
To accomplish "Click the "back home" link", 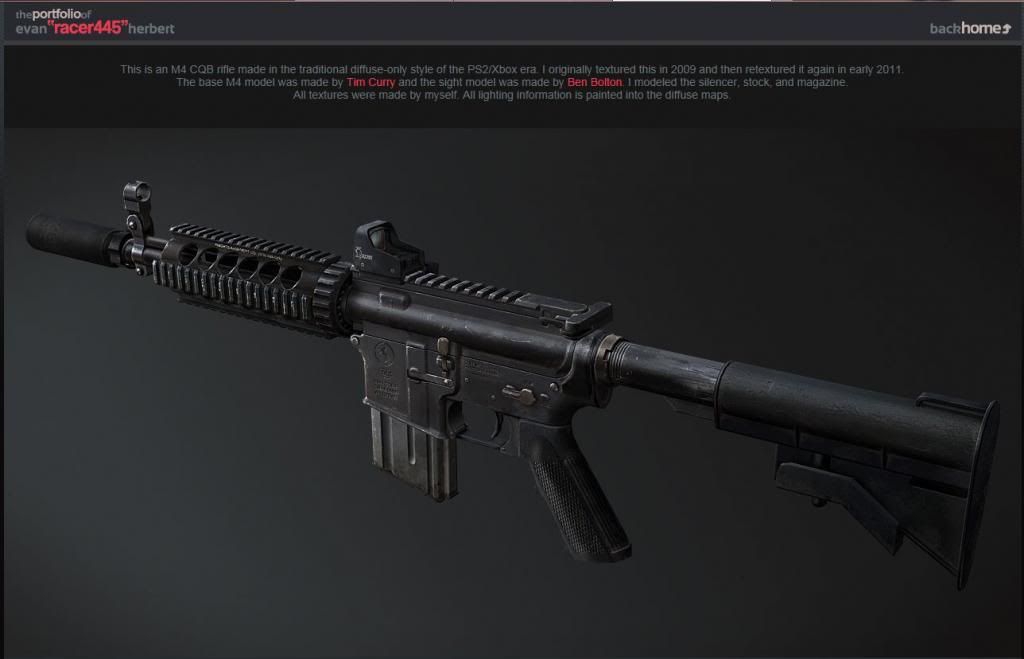I will 970,28.
